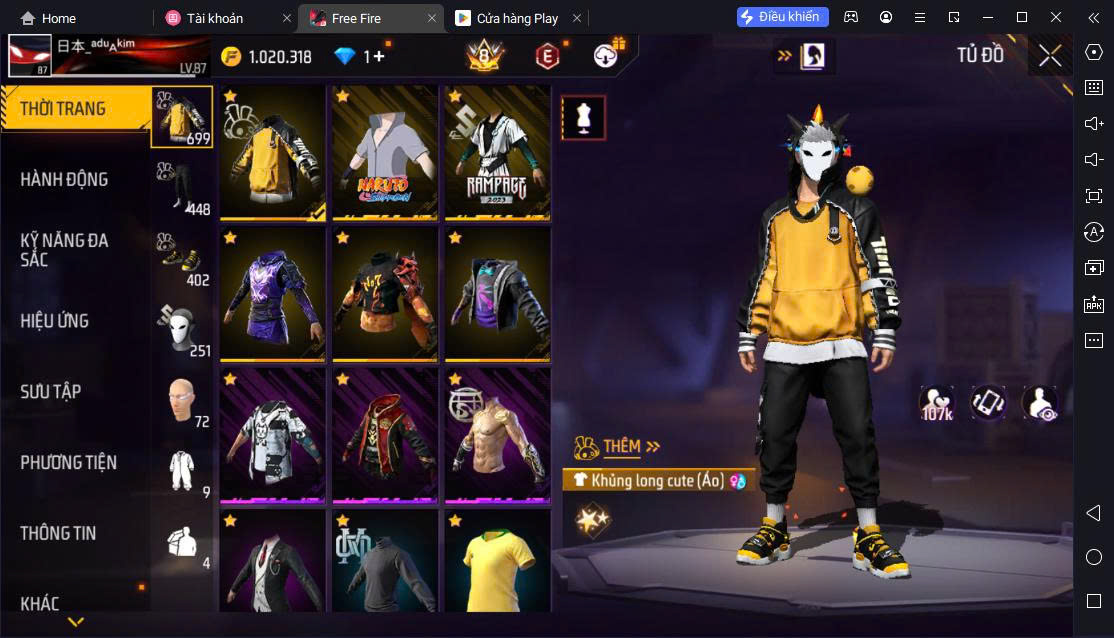1114x638 pixels.
Task: Open the THÊM more options link
Action: [x=631, y=447]
